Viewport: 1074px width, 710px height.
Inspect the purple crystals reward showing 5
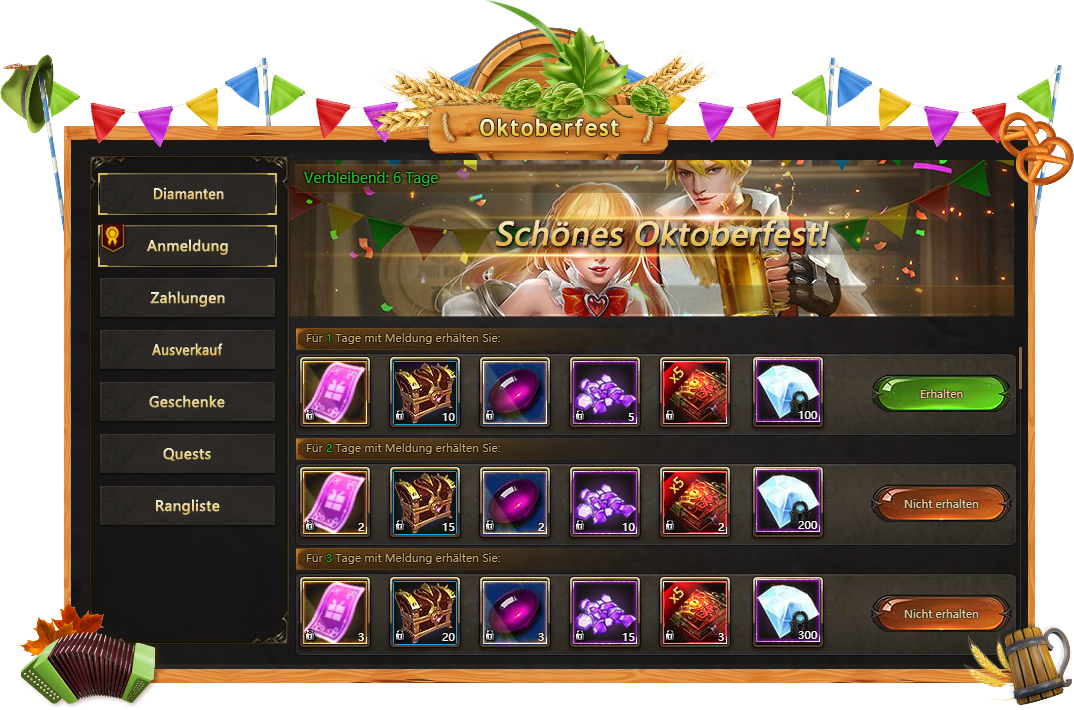click(605, 392)
